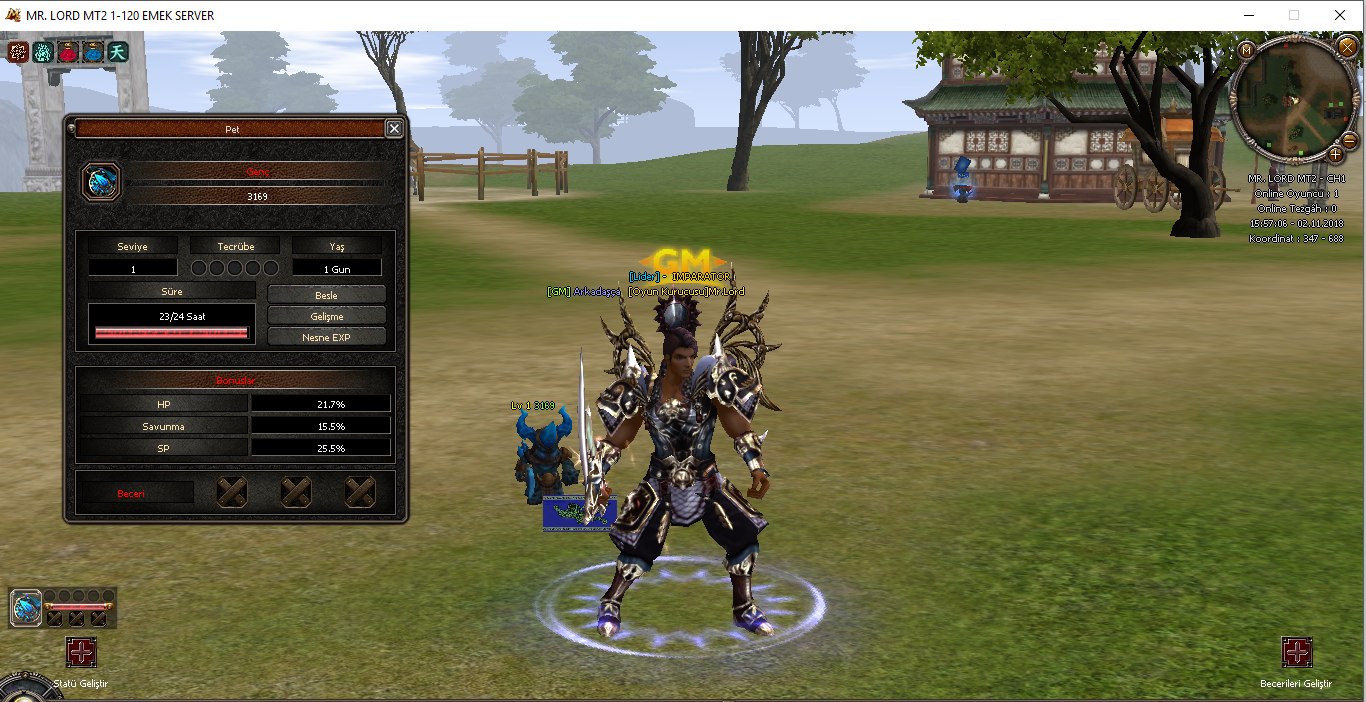This screenshot has height=702, width=1366.
Task: Close the minimap with its X button
Action: pyautogui.click(x=1345, y=48)
